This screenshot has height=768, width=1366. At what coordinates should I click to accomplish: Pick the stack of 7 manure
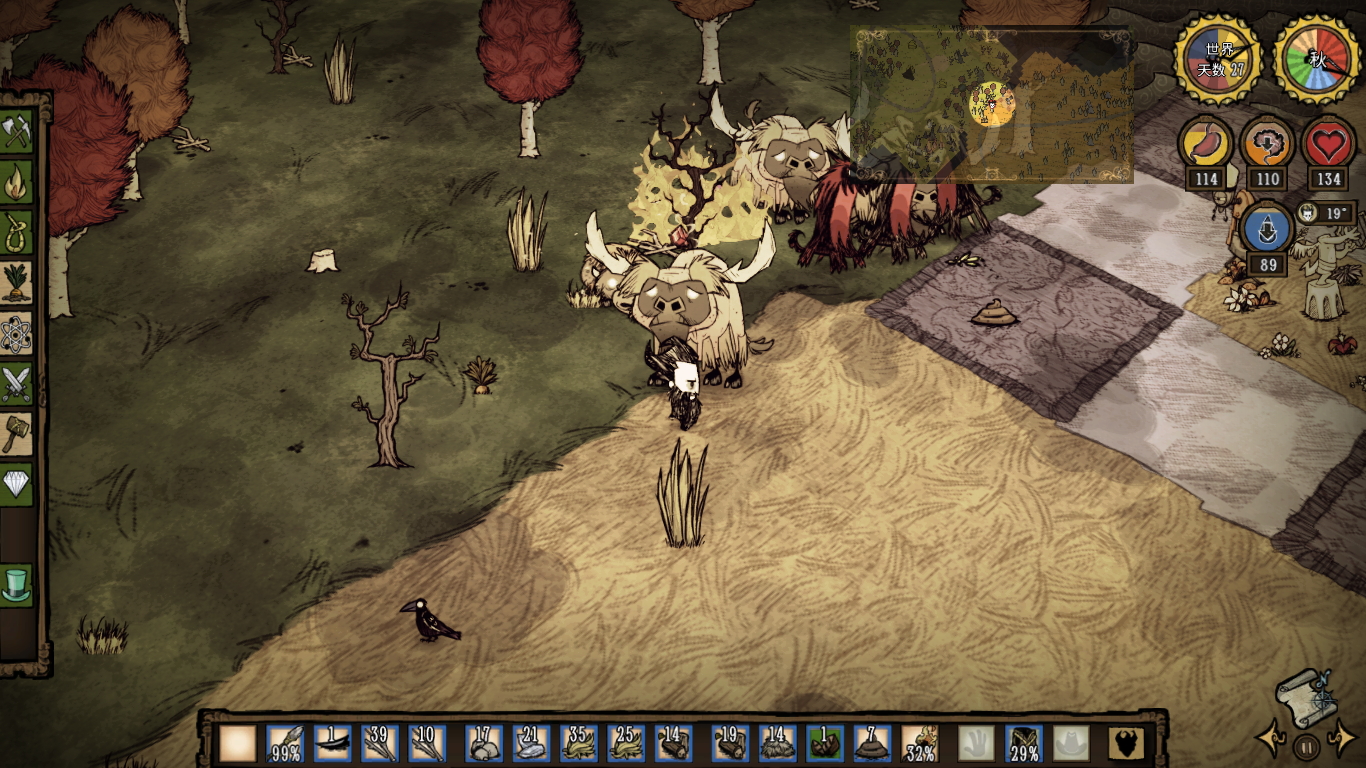click(872, 744)
